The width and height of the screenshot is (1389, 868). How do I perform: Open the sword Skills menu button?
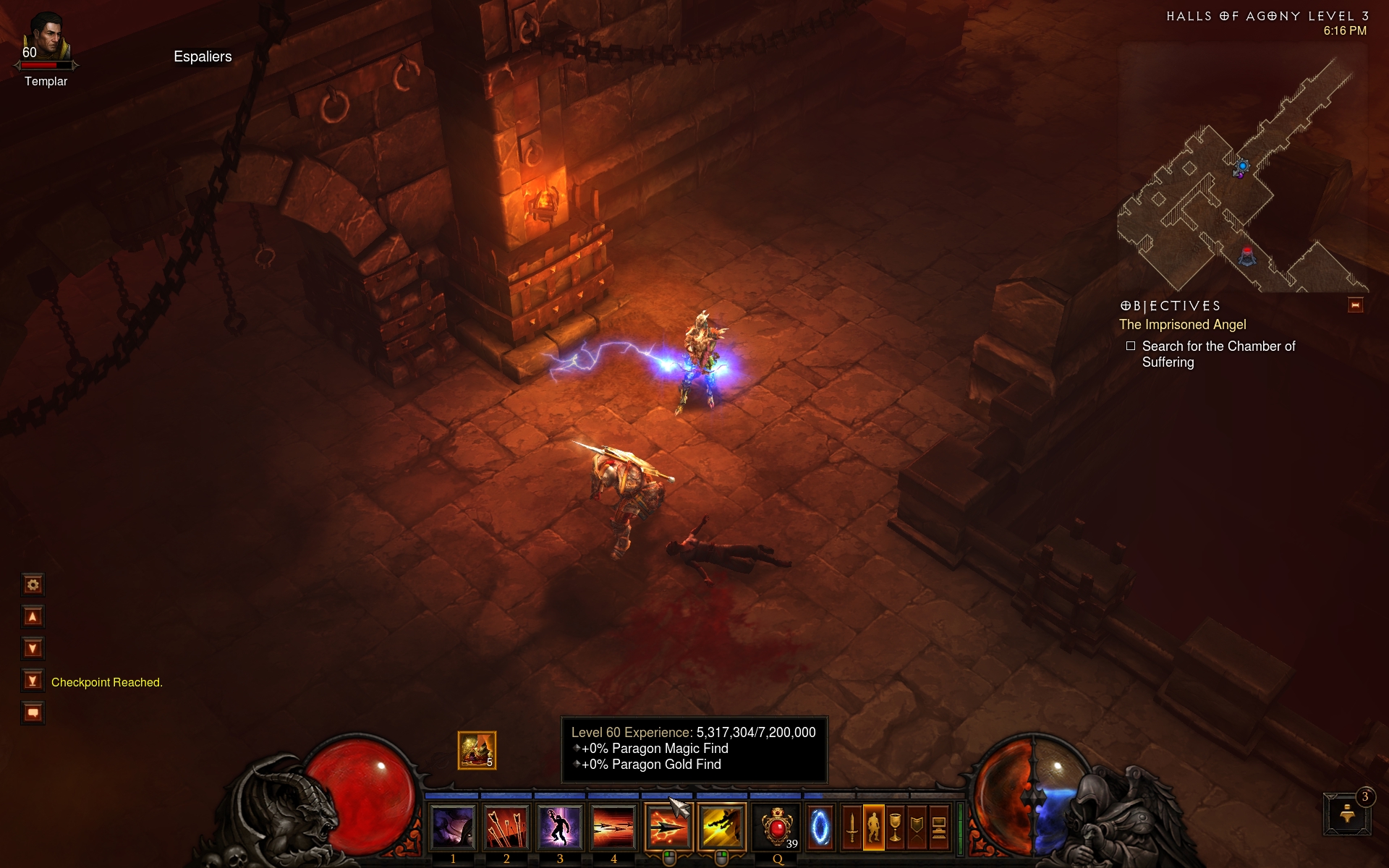(x=852, y=827)
